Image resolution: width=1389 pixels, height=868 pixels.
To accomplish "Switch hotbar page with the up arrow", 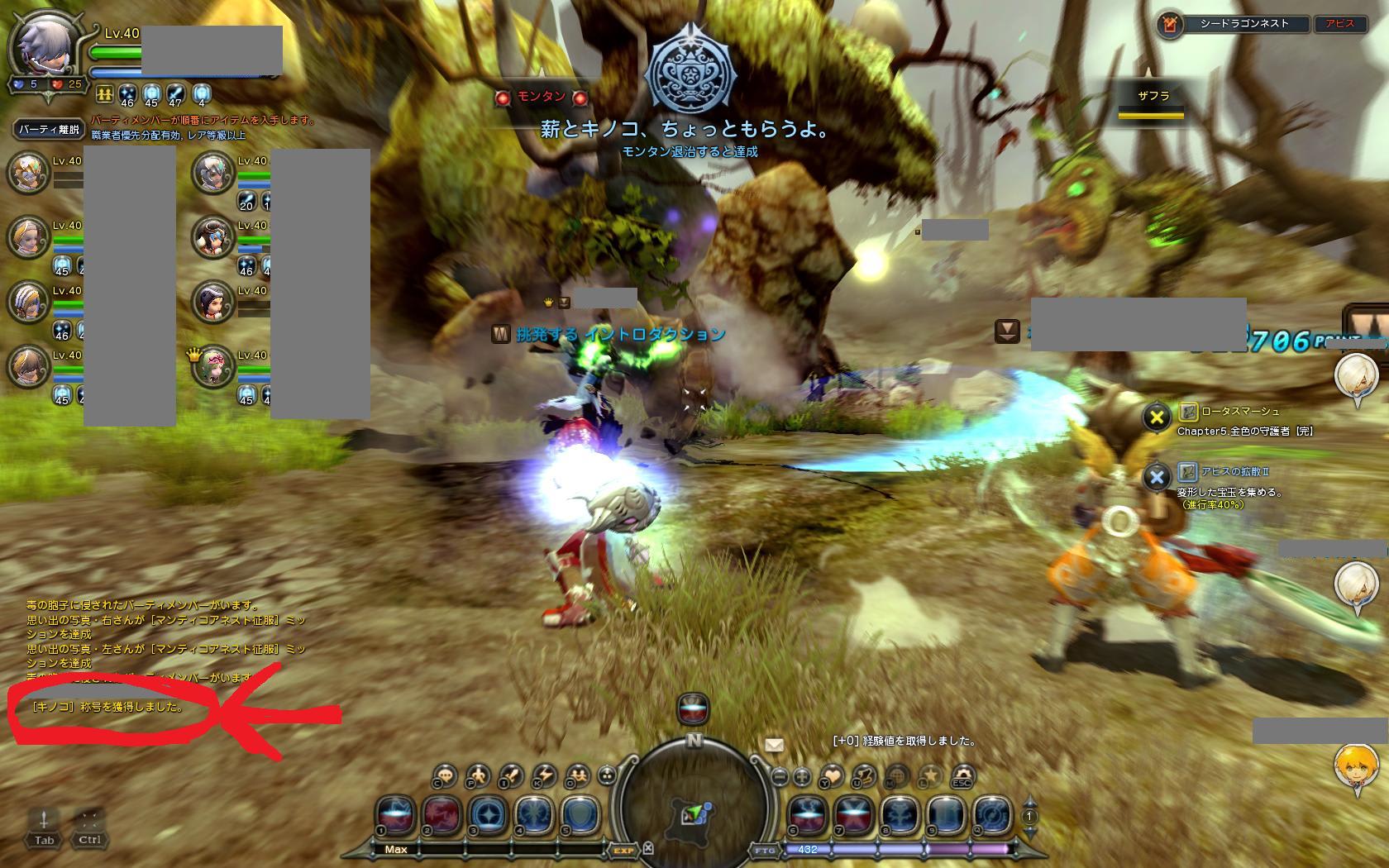I will (x=1030, y=802).
